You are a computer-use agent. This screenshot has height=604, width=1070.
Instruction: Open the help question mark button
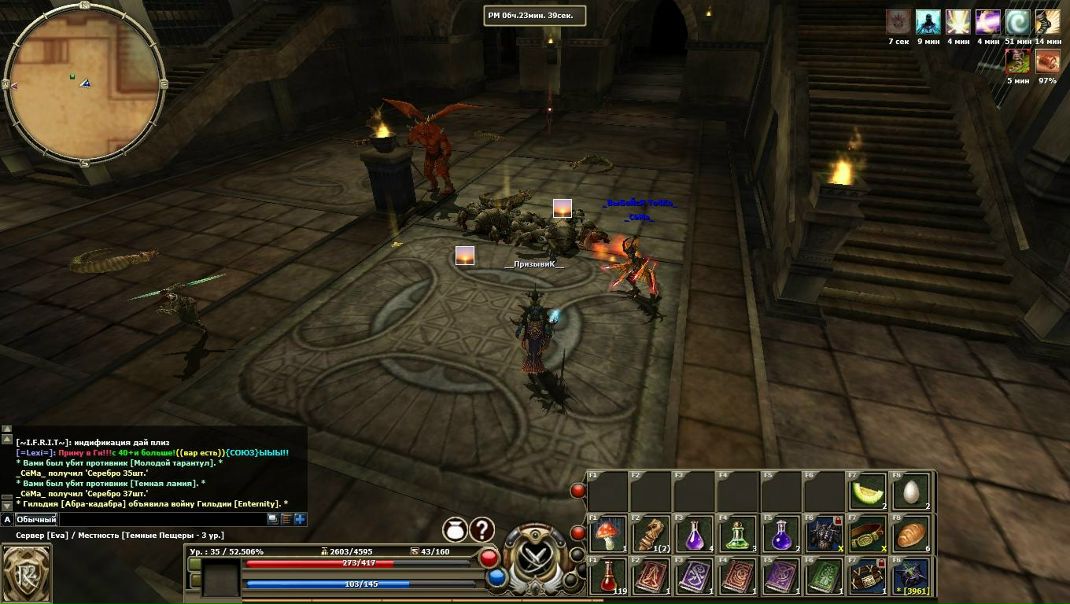482,529
